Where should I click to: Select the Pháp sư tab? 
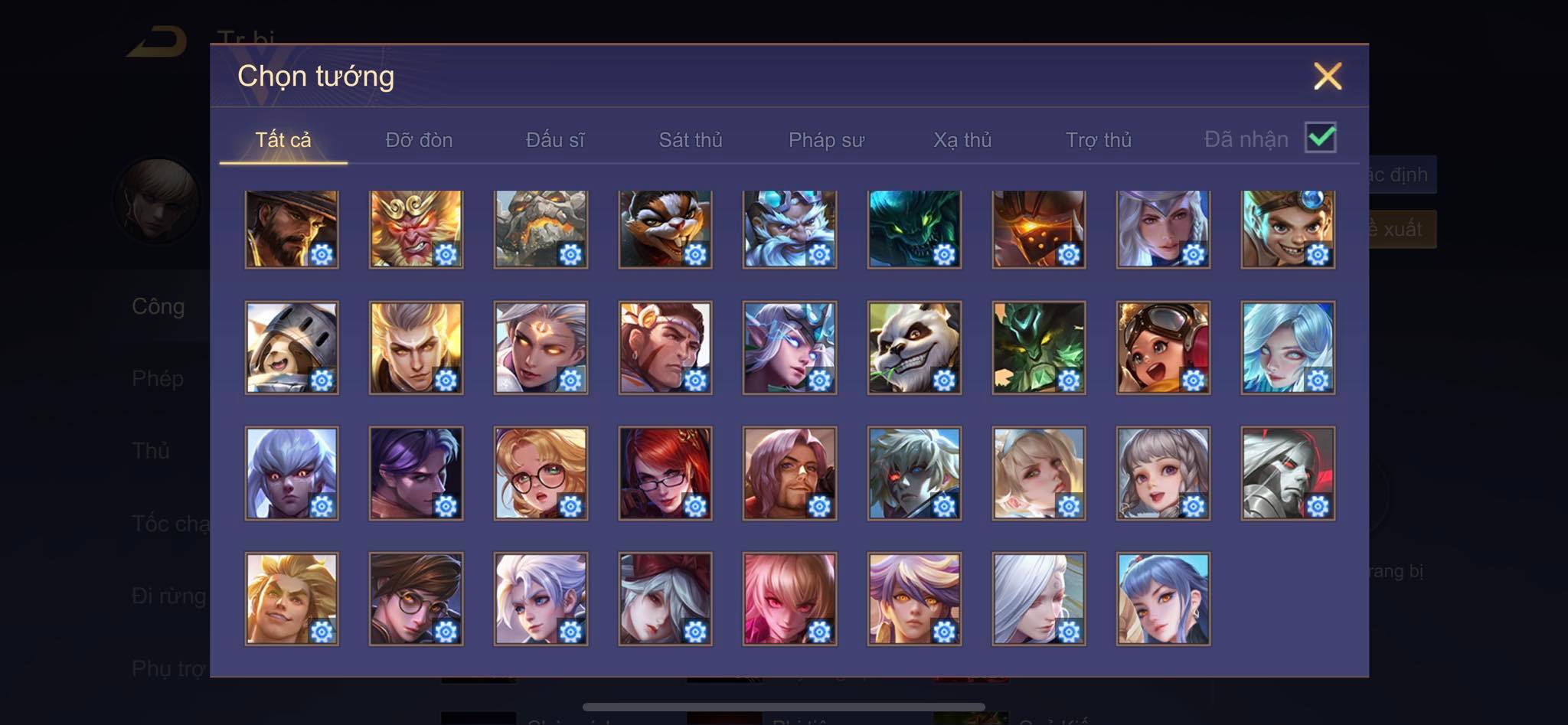[826, 140]
